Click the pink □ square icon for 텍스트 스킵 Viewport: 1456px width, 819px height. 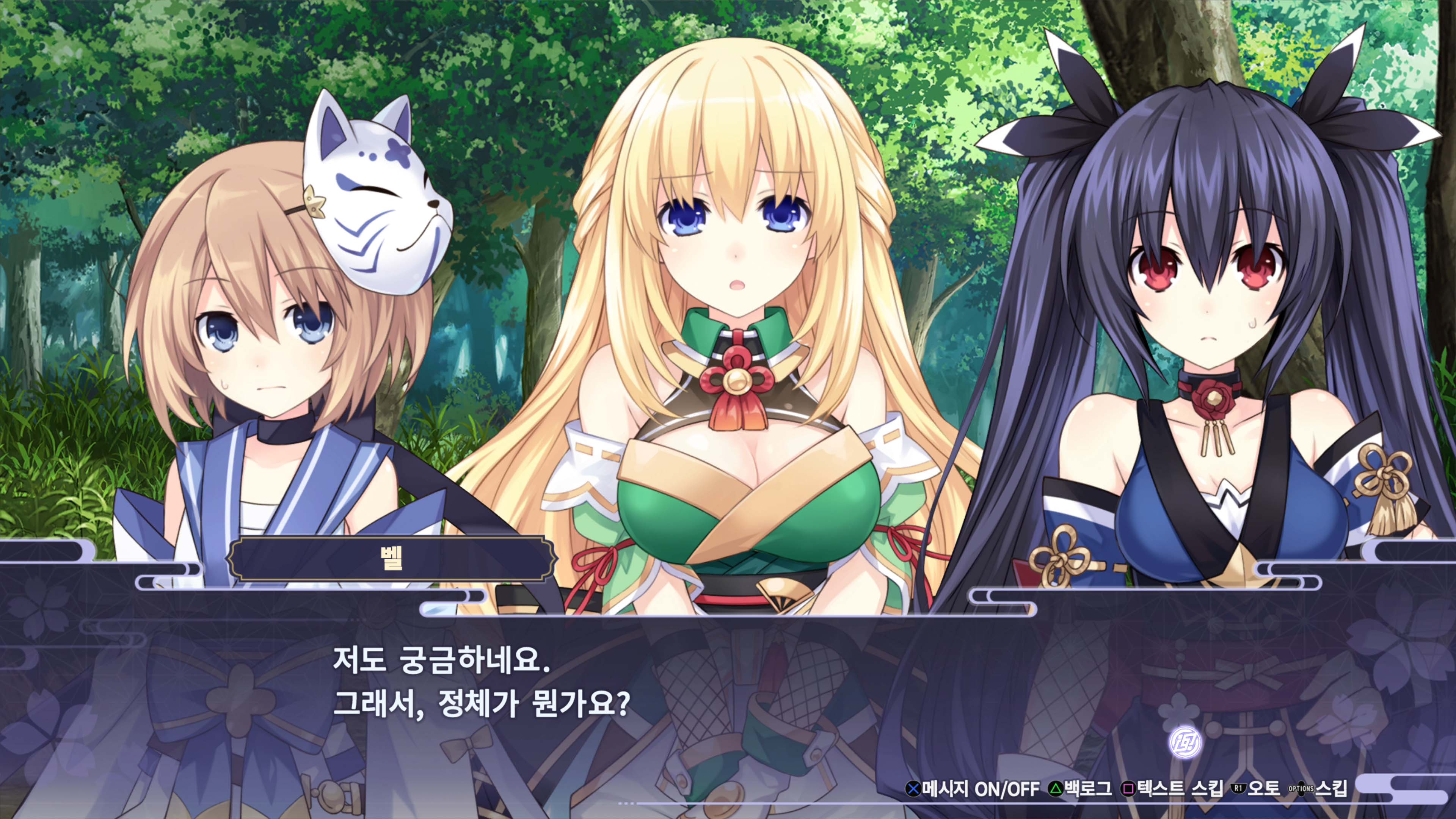click(1128, 789)
